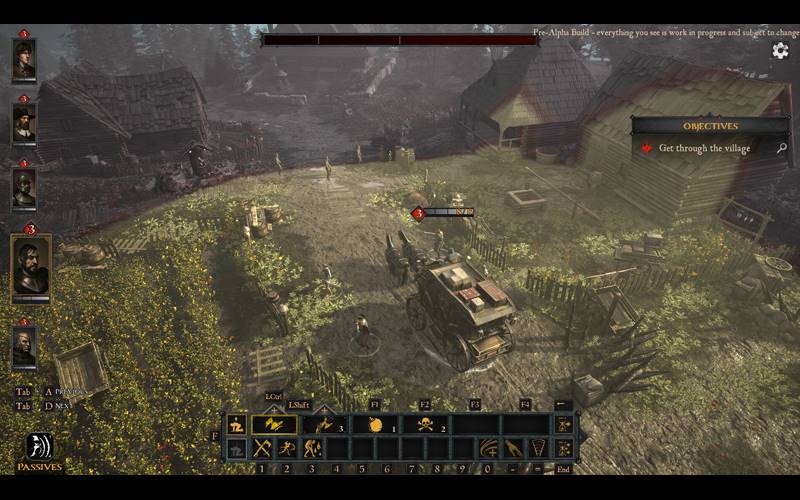Click the magnifier icon beside the objective
The height and width of the screenshot is (500, 800).
point(781,148)
